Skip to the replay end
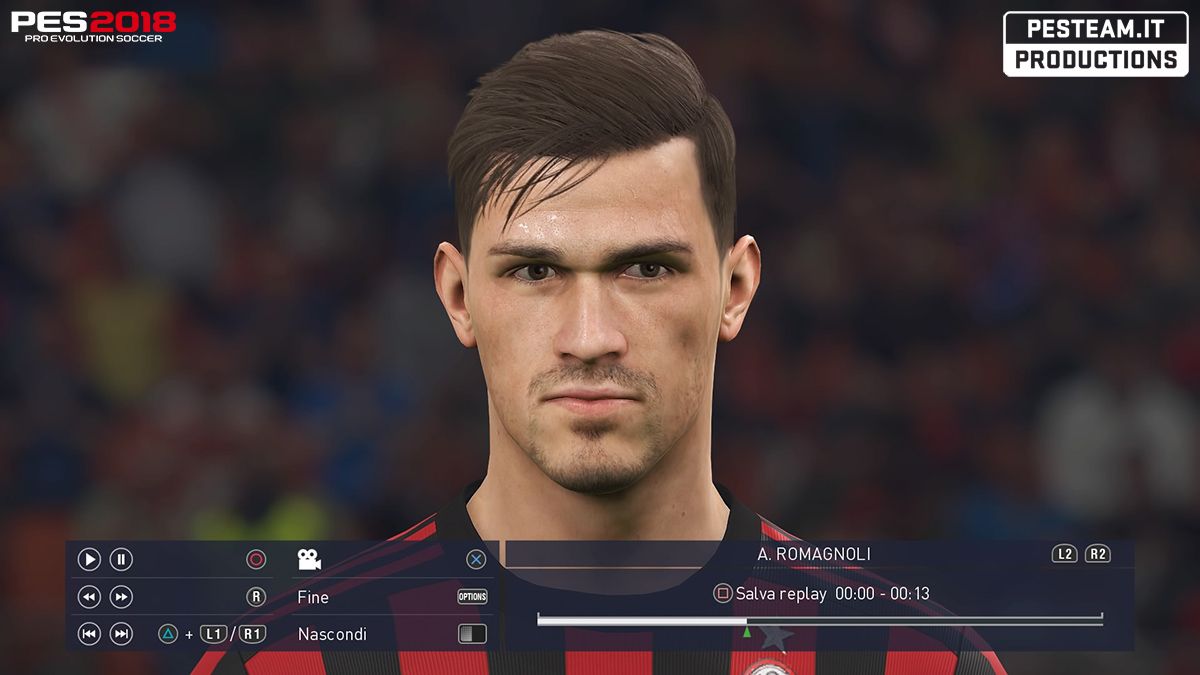Viewport: 1200px width, 675px height. 121,634
